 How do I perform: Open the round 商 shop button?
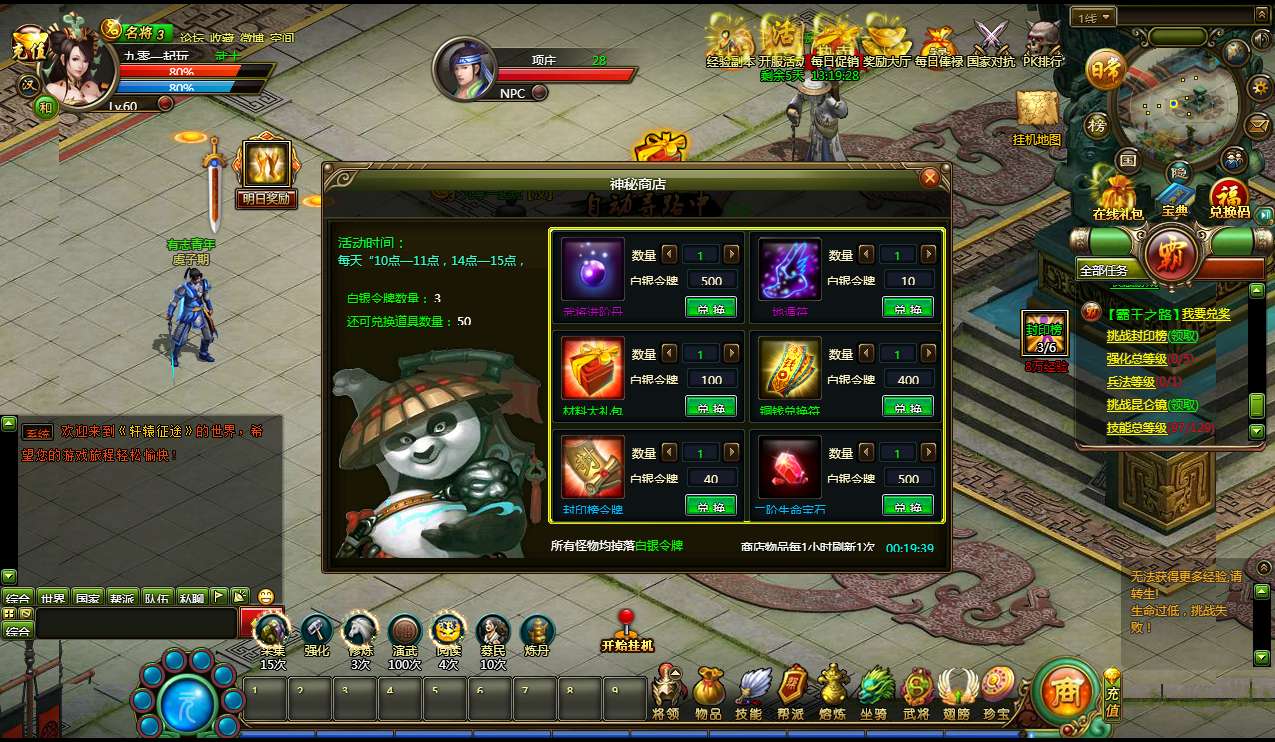point(1066,690)
